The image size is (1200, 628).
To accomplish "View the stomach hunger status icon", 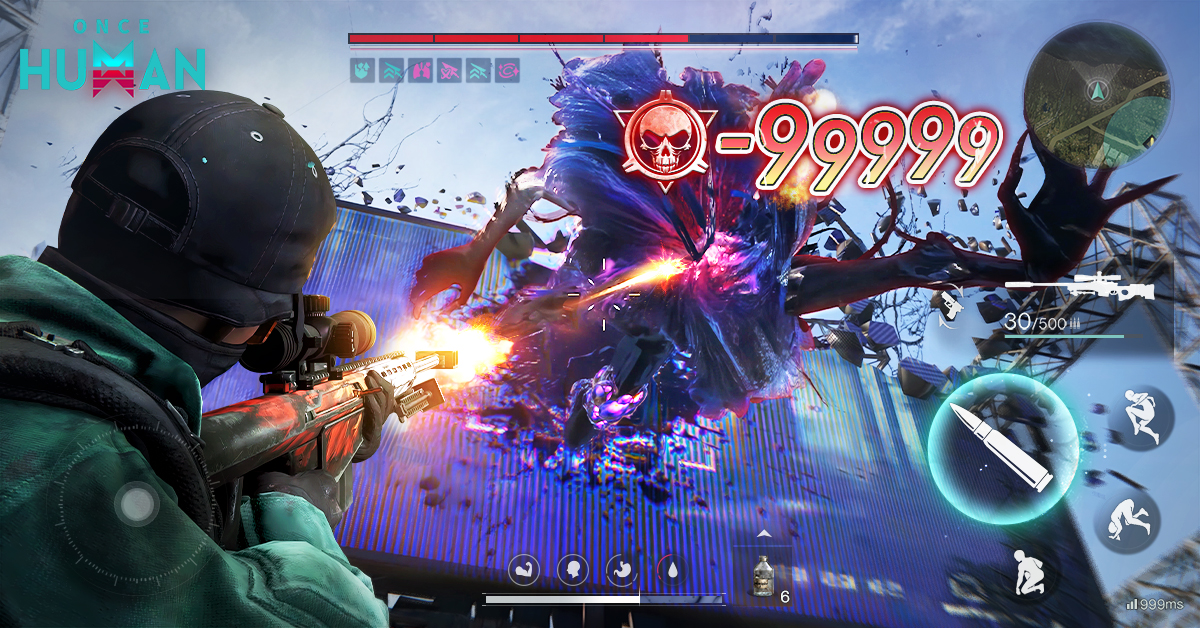I will coord(622,570).
